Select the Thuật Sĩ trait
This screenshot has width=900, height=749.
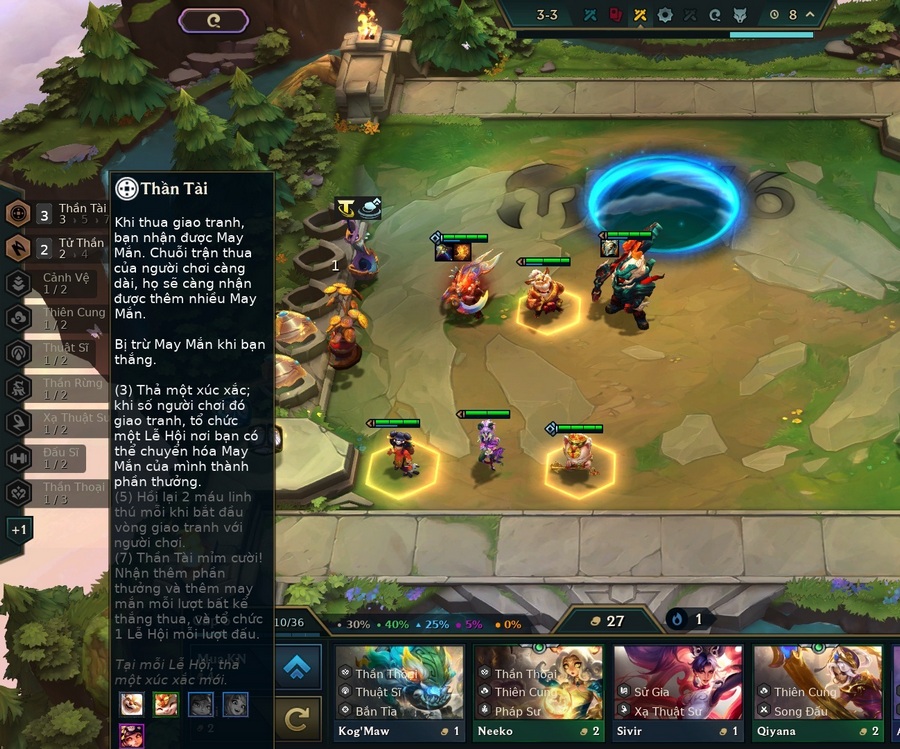pos(19,353)
